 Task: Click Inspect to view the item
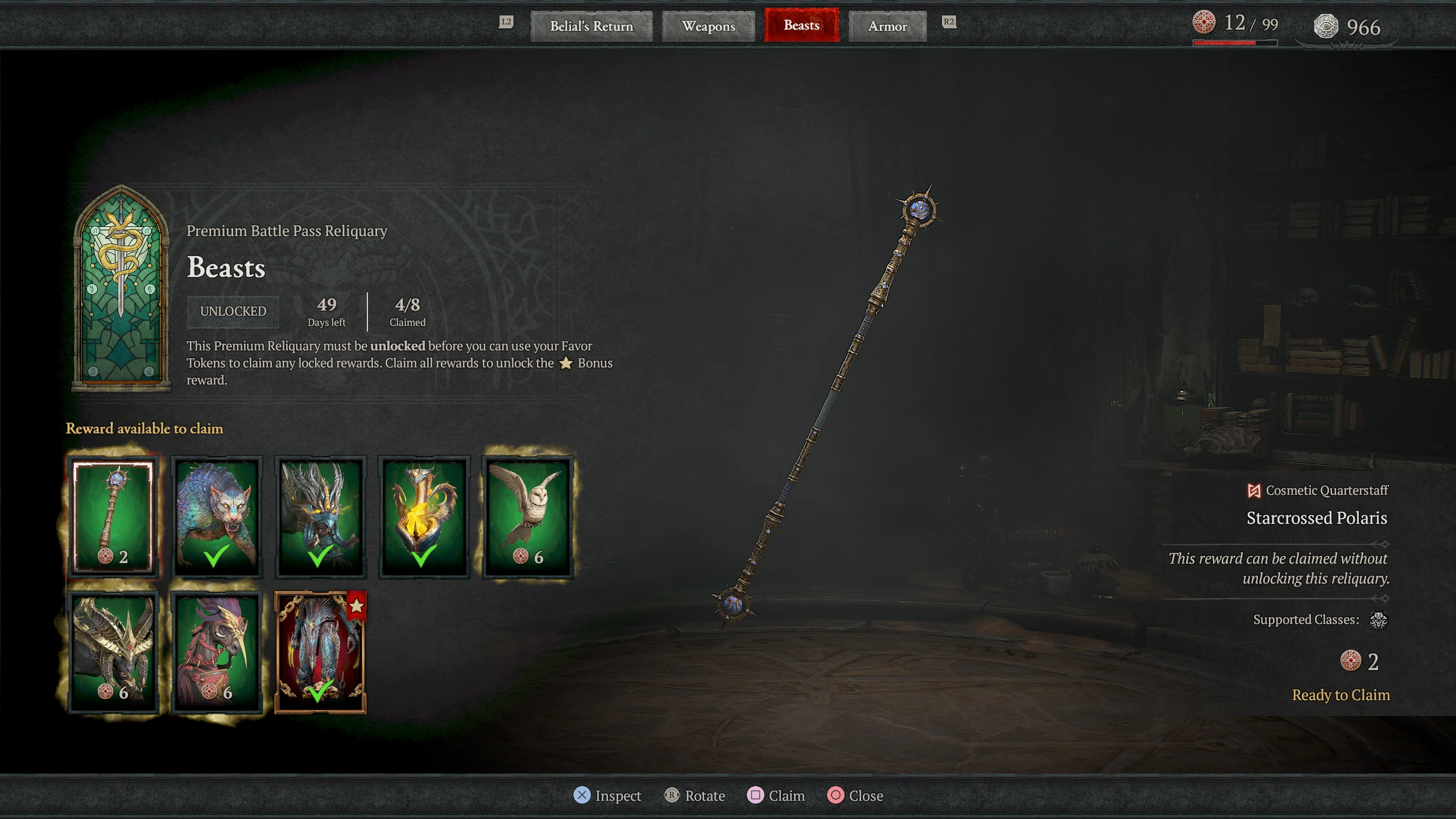pos(608,796)
